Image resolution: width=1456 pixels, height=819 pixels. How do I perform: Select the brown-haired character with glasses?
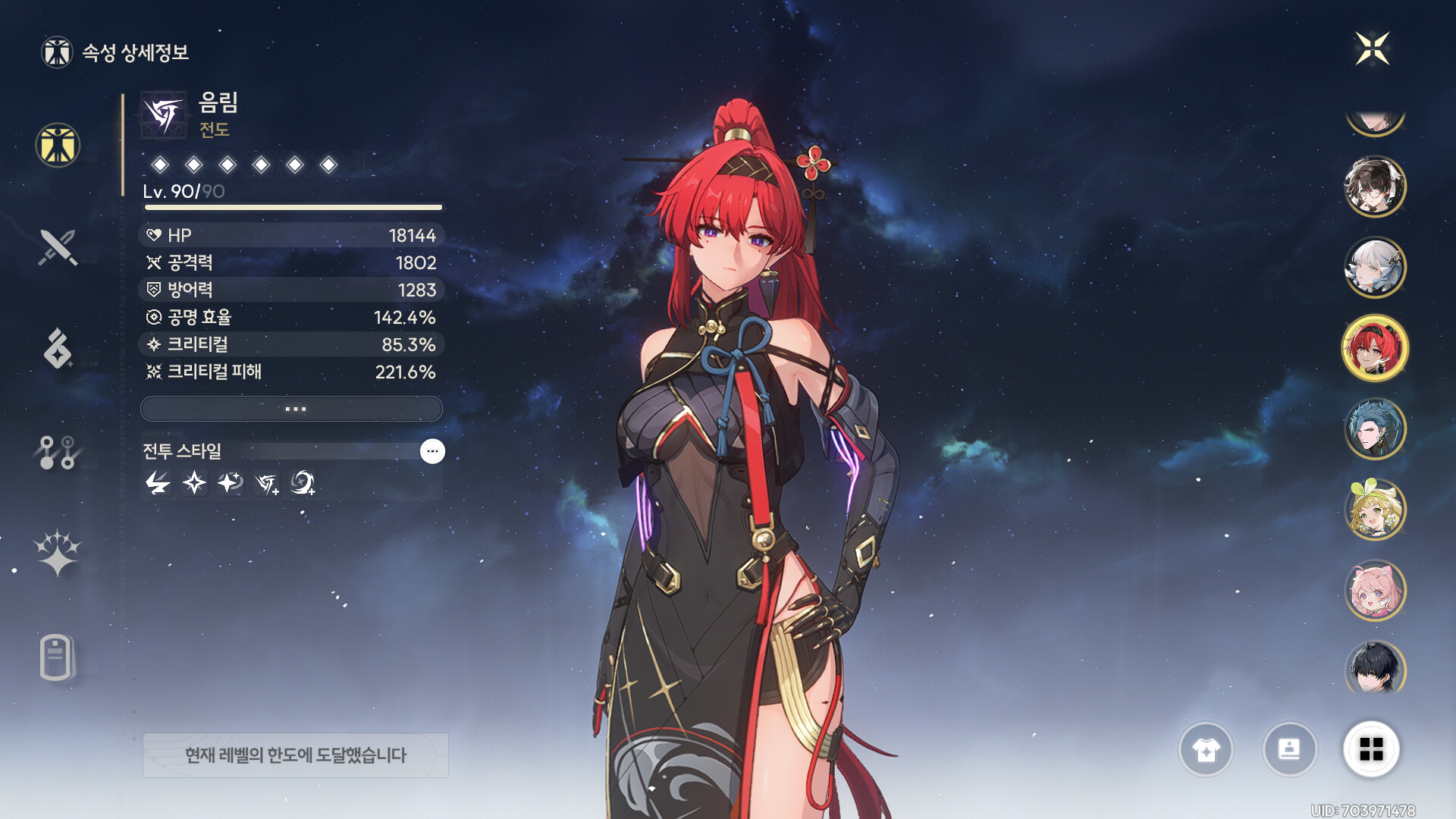pyautogui.click(x=1374, y=187)
